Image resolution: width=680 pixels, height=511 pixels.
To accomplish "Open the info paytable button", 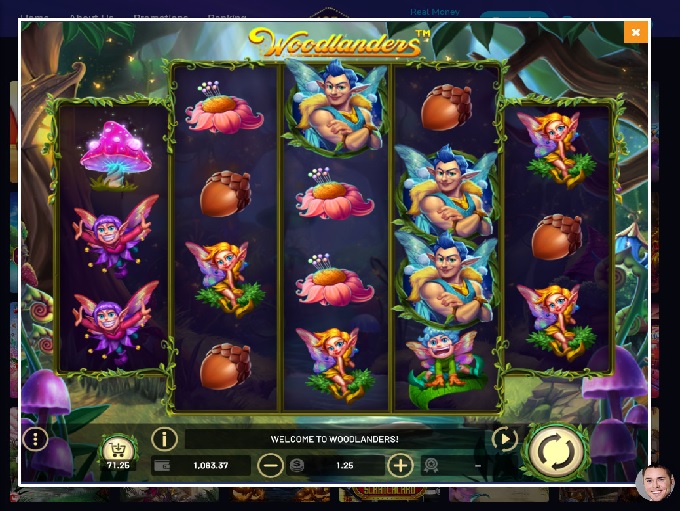I will 164,439.
